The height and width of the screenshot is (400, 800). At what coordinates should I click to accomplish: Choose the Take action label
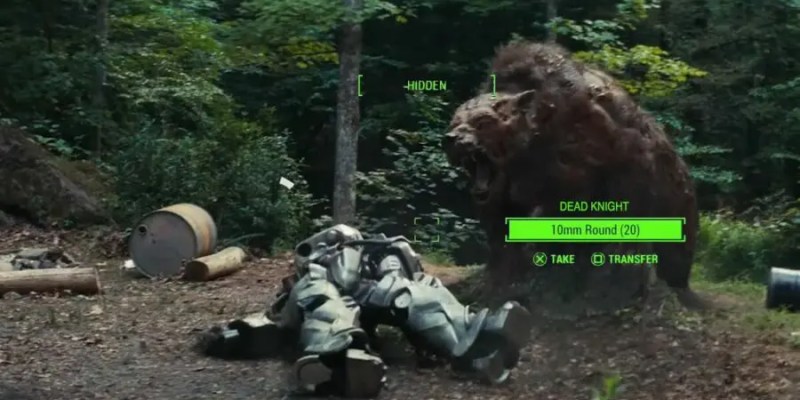coord(562,259)
